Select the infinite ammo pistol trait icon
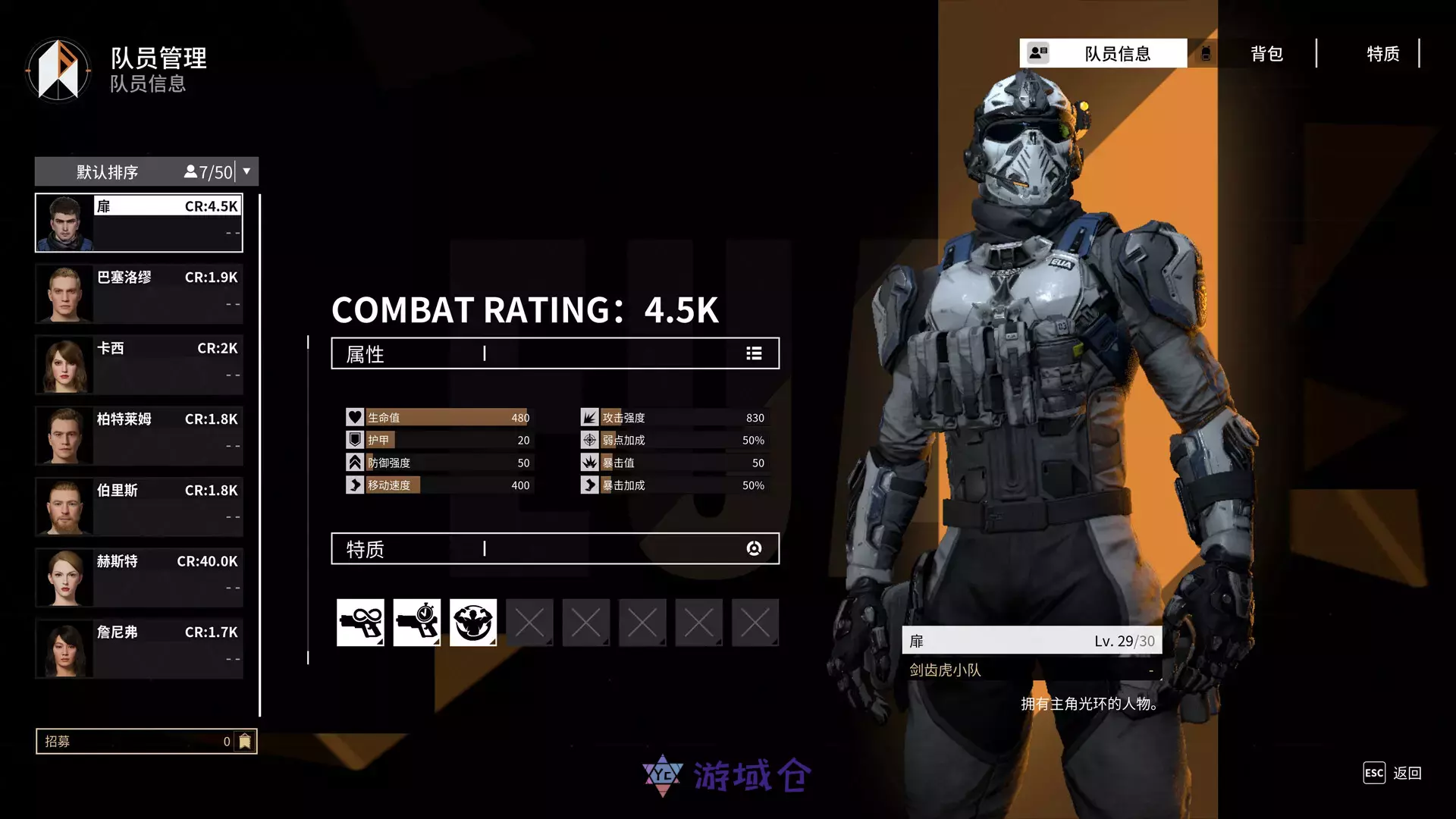The width and height of the screenshot is (1456, 819). (x=361, y=622)
